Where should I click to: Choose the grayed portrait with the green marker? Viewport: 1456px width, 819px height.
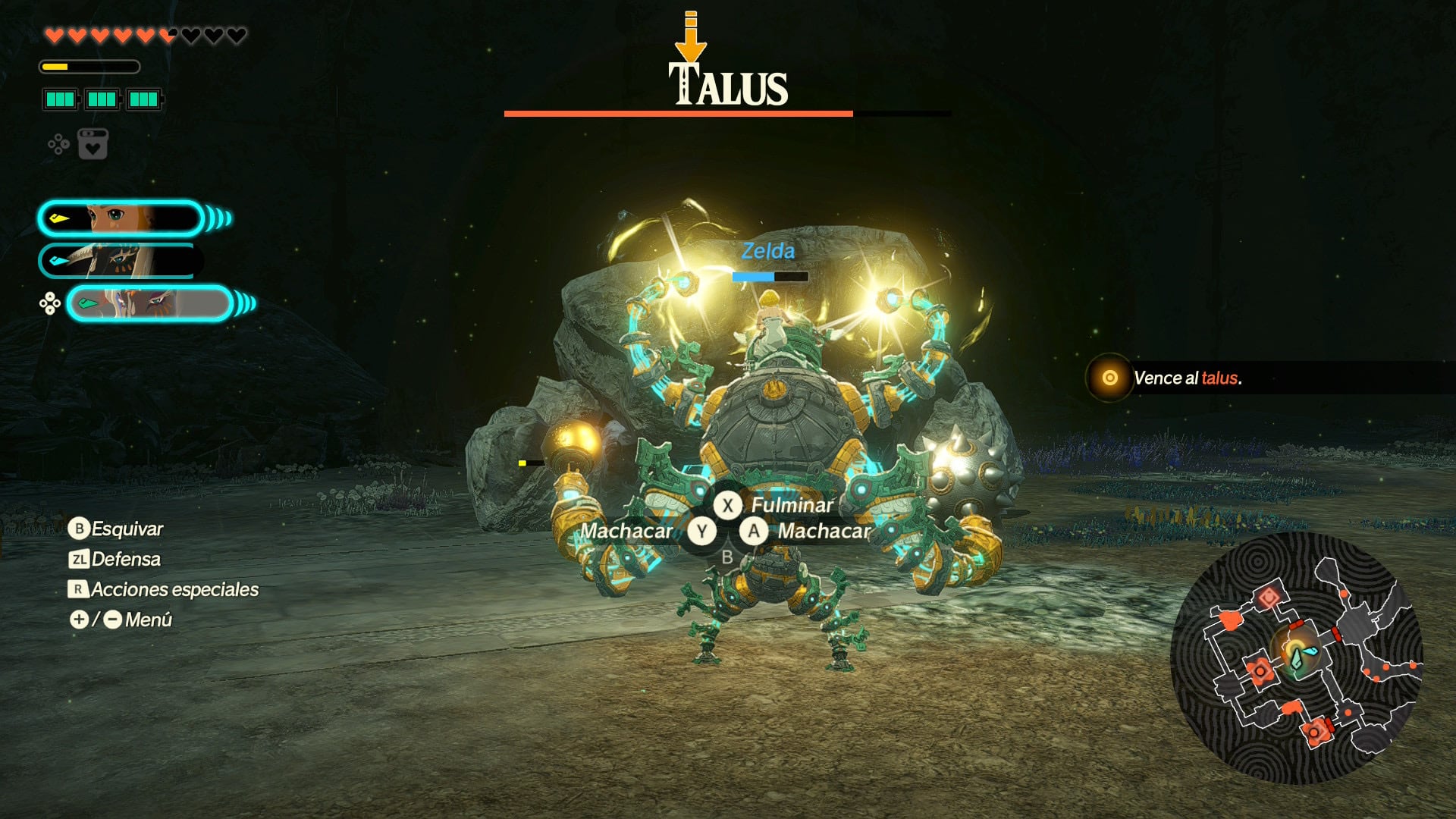tap(149, 303)
